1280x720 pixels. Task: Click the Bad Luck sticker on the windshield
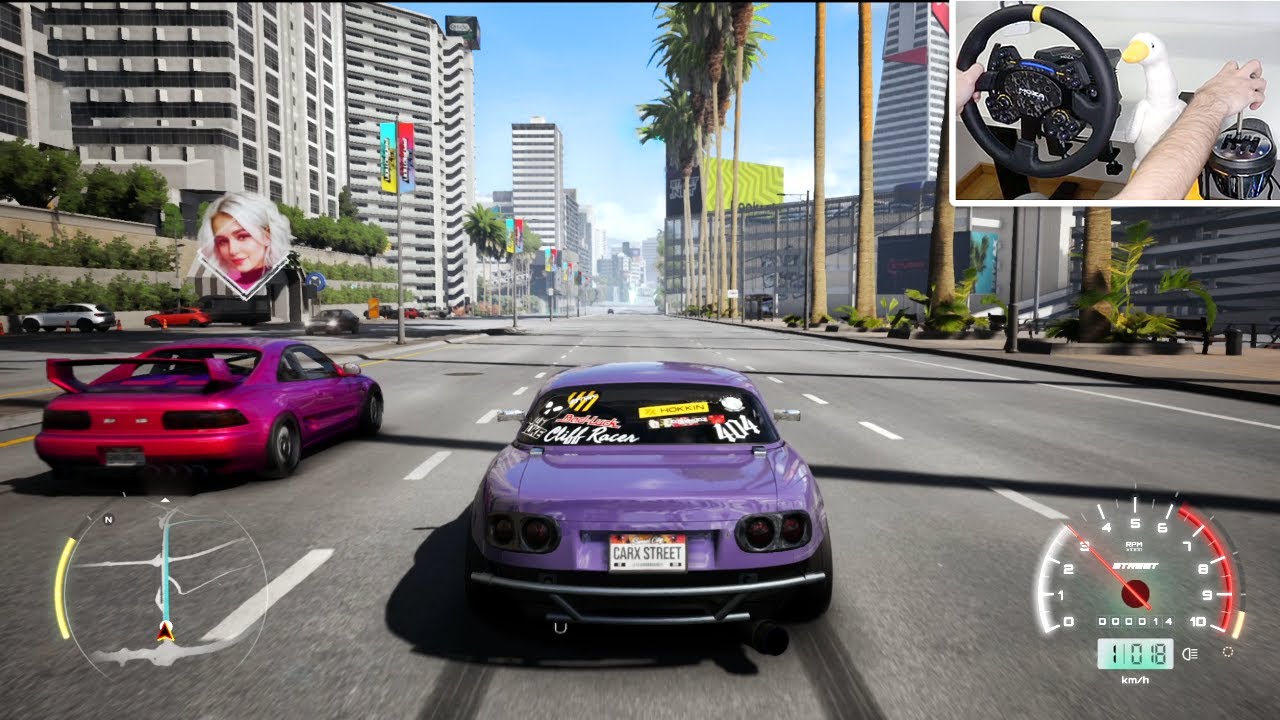coord(590,420)
